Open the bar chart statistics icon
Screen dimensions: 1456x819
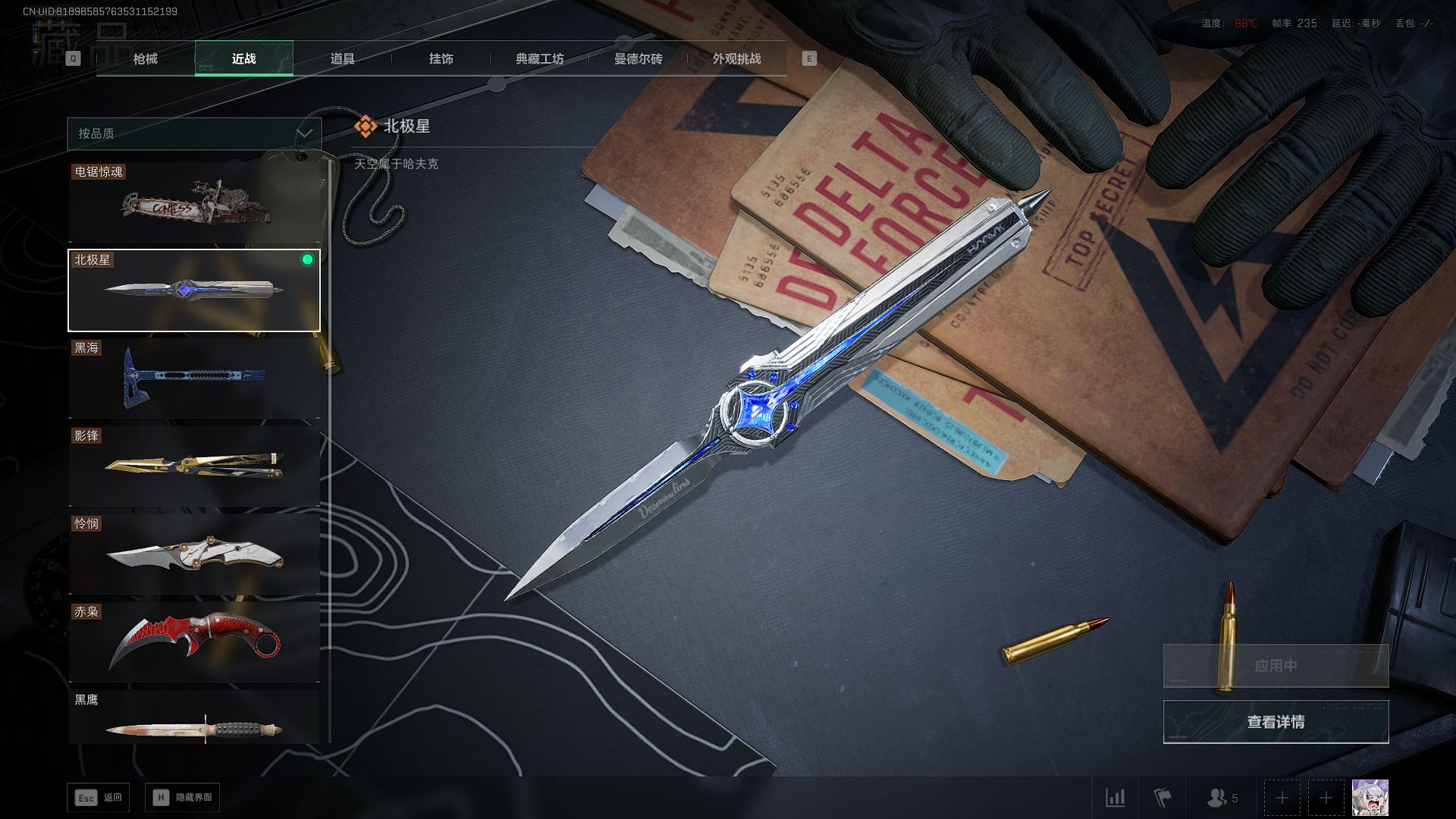[x=1116, y=798]
